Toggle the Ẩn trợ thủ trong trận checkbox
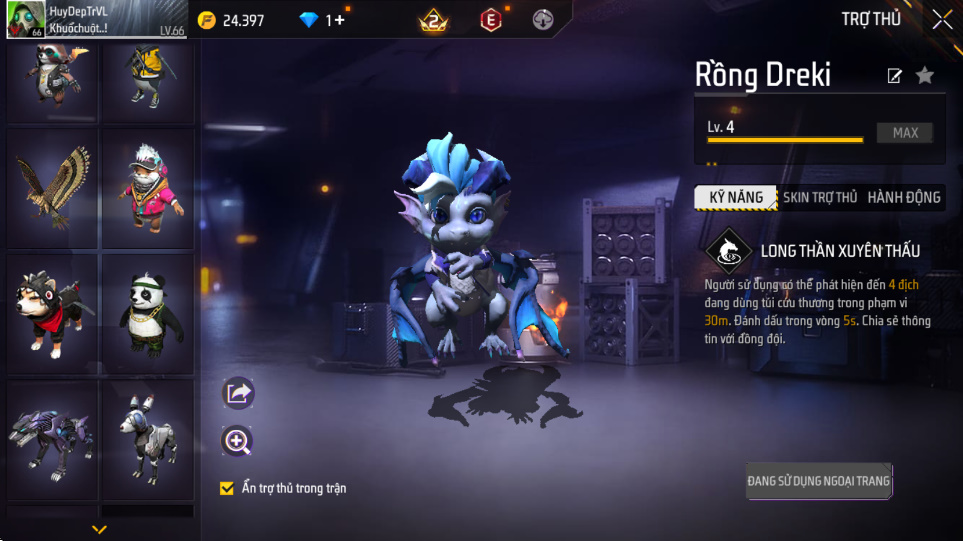This screenshot has width=963, height=541. [227, 488]
